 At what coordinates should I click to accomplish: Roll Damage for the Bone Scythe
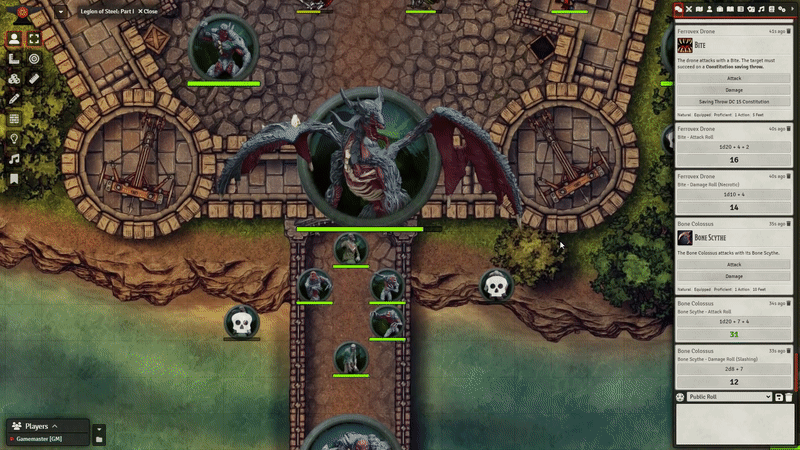tap(734, 276)
